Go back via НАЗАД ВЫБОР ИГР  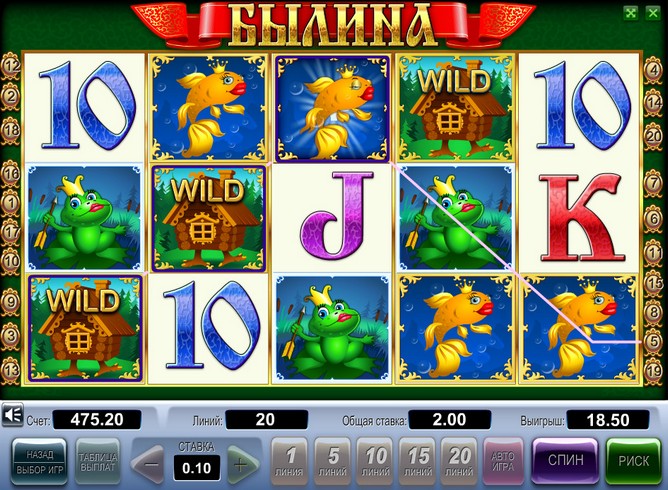coord(40,461)
